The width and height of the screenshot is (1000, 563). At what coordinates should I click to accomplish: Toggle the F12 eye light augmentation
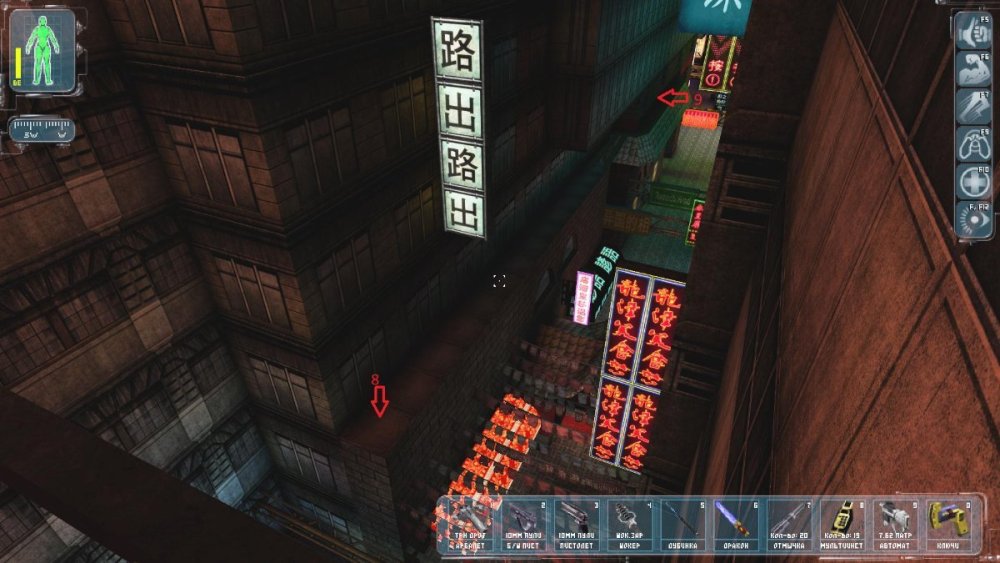coord(972,218)
